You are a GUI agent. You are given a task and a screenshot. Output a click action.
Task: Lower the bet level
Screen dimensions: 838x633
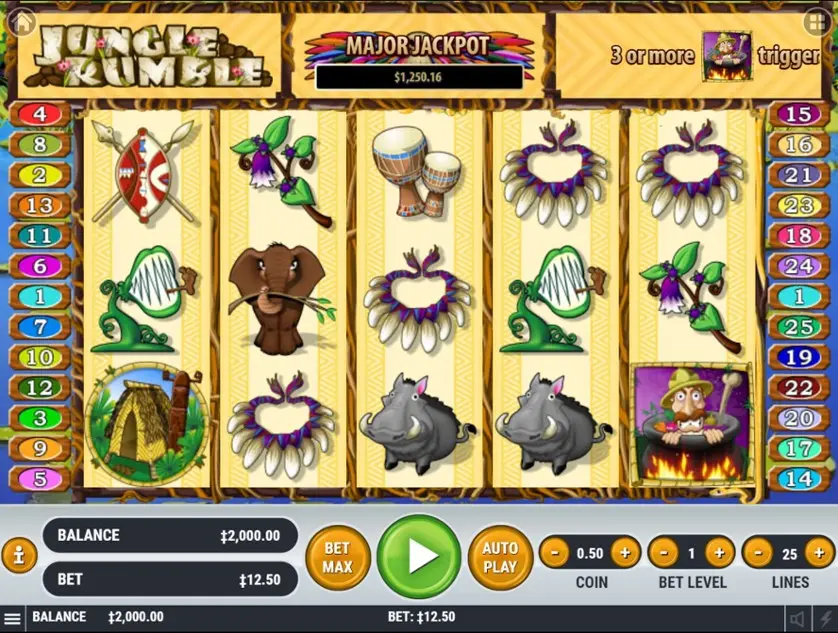(x=663, y=552)
